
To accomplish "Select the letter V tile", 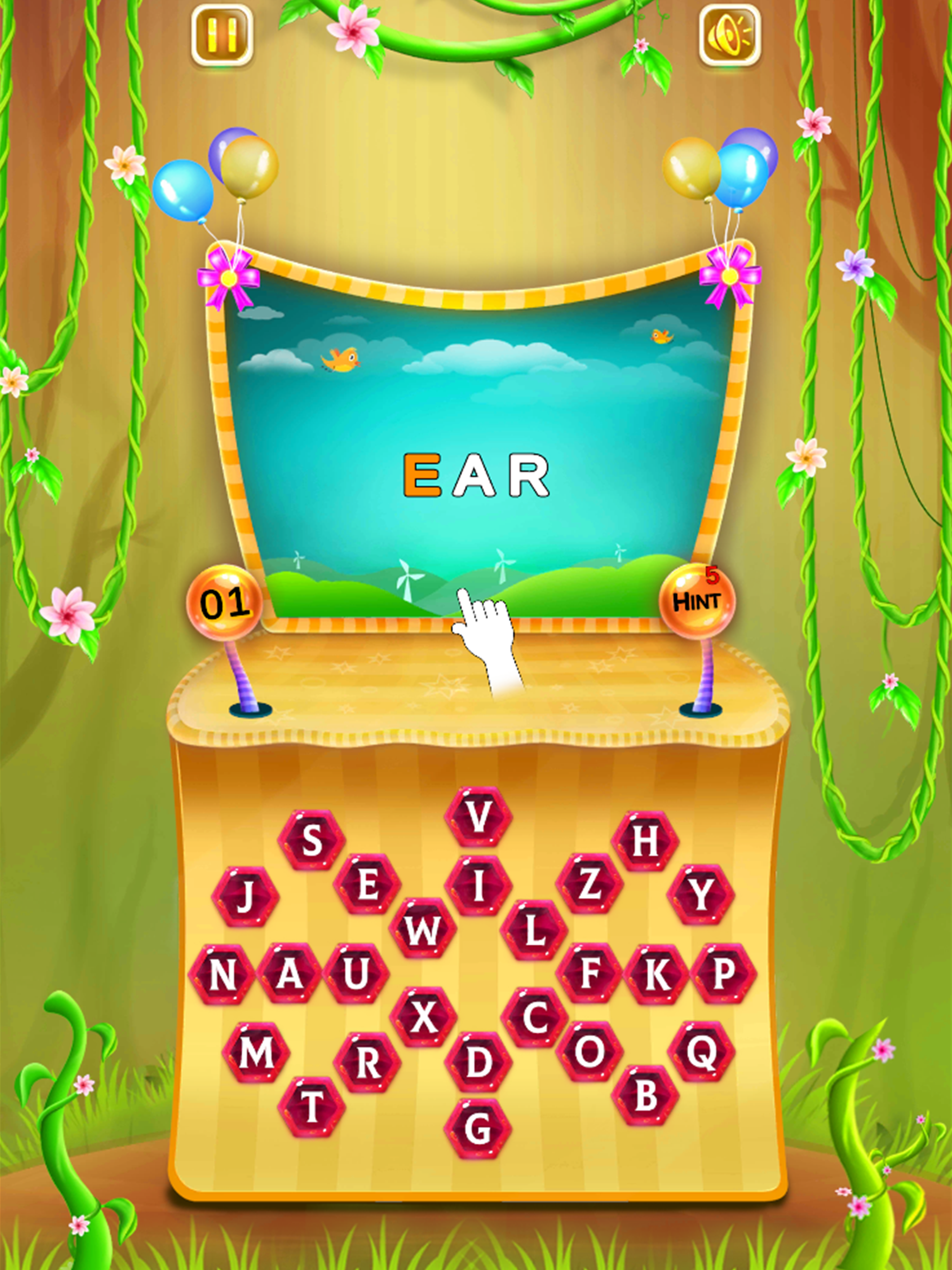I will click(478, 816).
